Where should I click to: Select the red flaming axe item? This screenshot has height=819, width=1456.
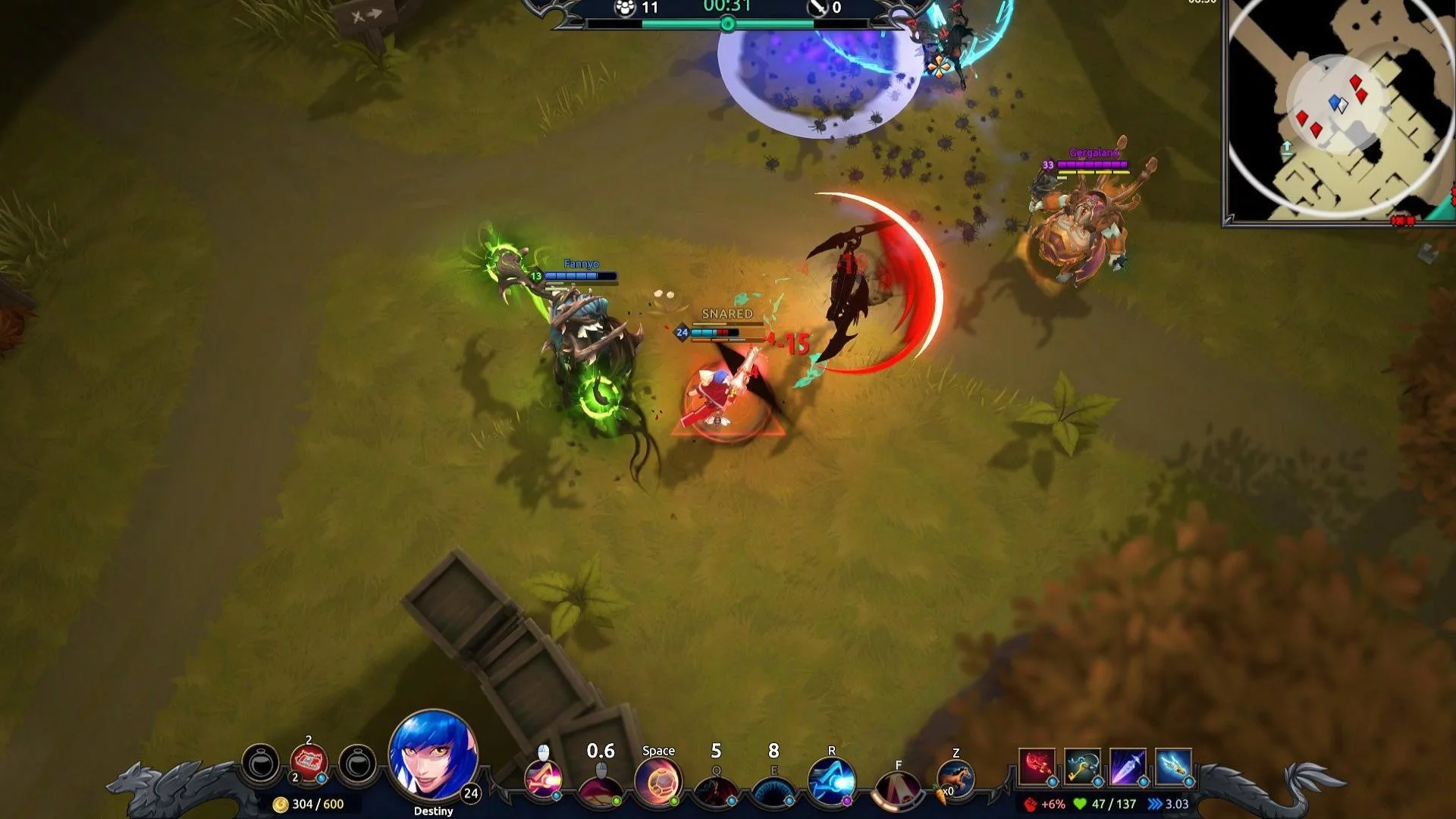click(1037, 767)
